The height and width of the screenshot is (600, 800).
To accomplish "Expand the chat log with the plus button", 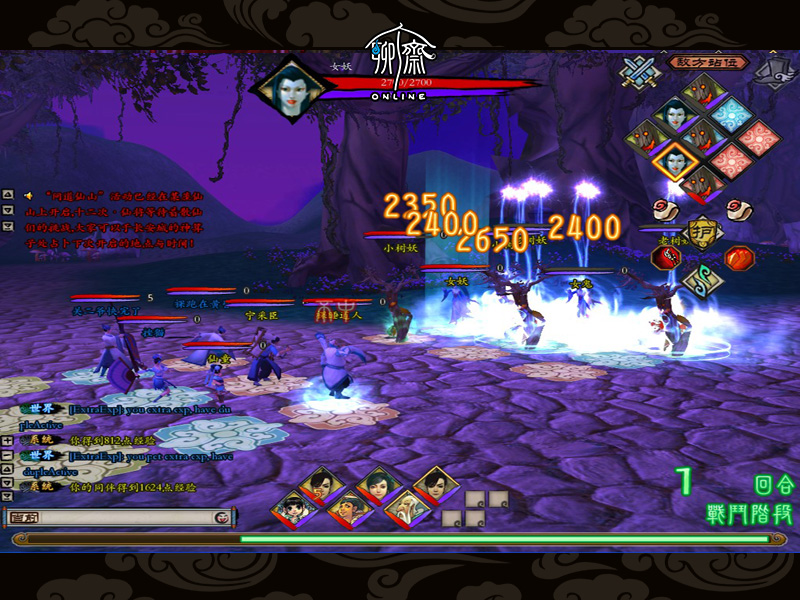I will (x=8, y=440).
